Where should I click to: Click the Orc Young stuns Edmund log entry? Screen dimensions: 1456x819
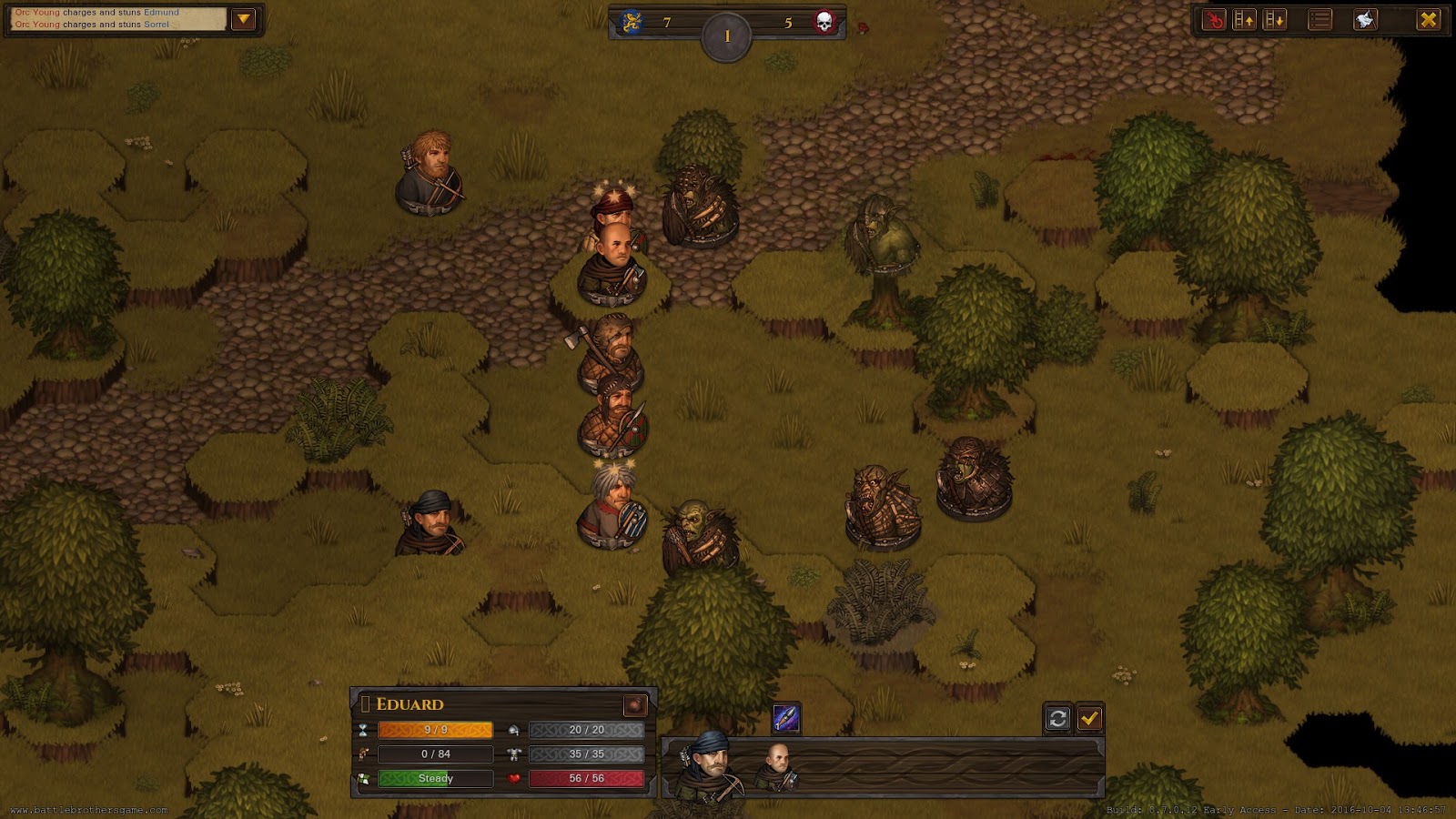pyautogui.click(x=105, y=14)
